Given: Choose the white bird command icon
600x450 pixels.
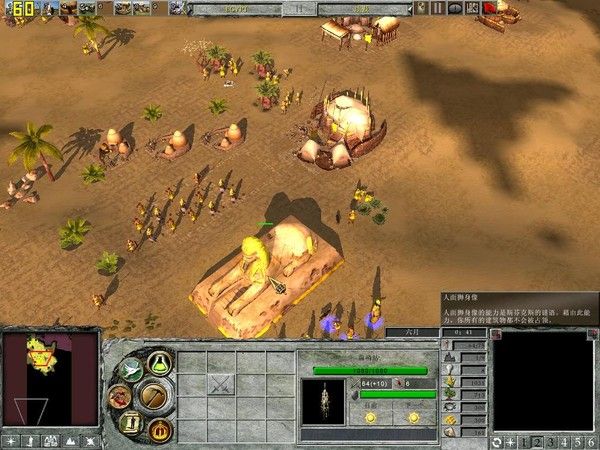Looking at the screenshot, I should click(x=130, y=370).
